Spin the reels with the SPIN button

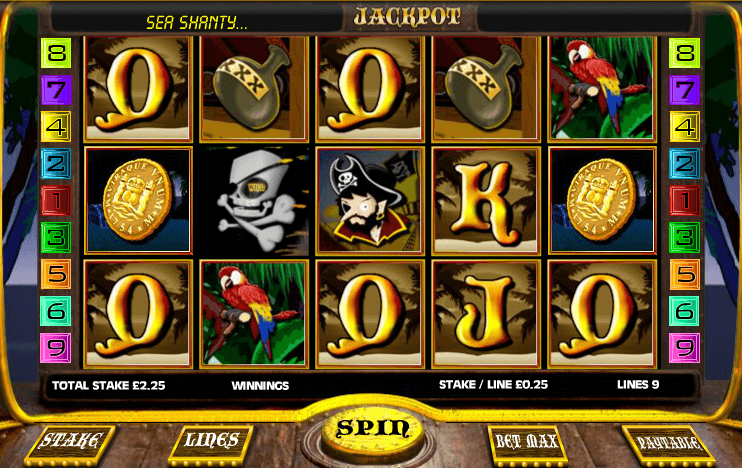pyautogui.click(x=372, y=429)
